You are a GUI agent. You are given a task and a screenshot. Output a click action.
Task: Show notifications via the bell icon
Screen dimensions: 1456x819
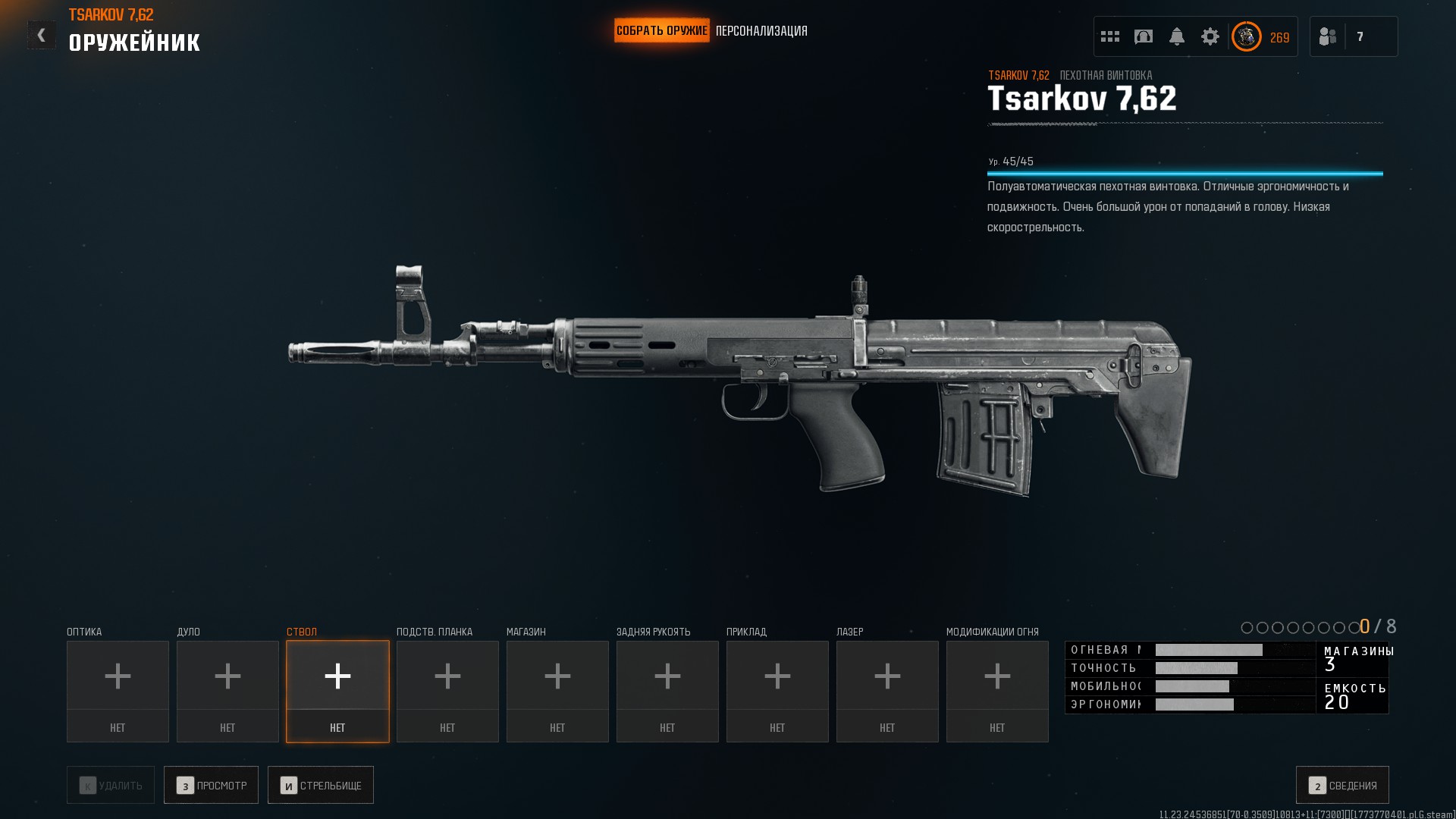pyautogui.click(x=1177, y=36)
